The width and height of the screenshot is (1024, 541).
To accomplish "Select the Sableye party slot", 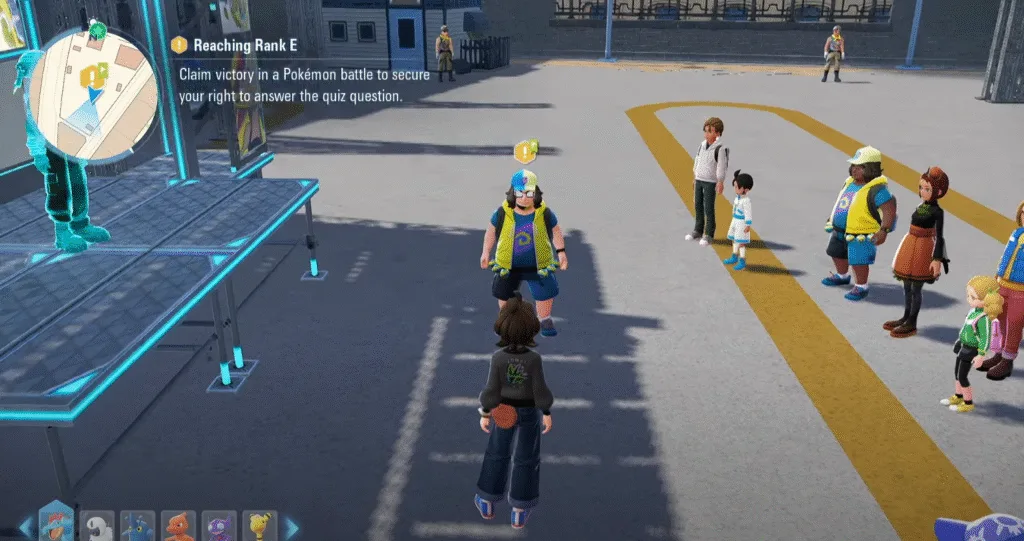I will (219, 526).
